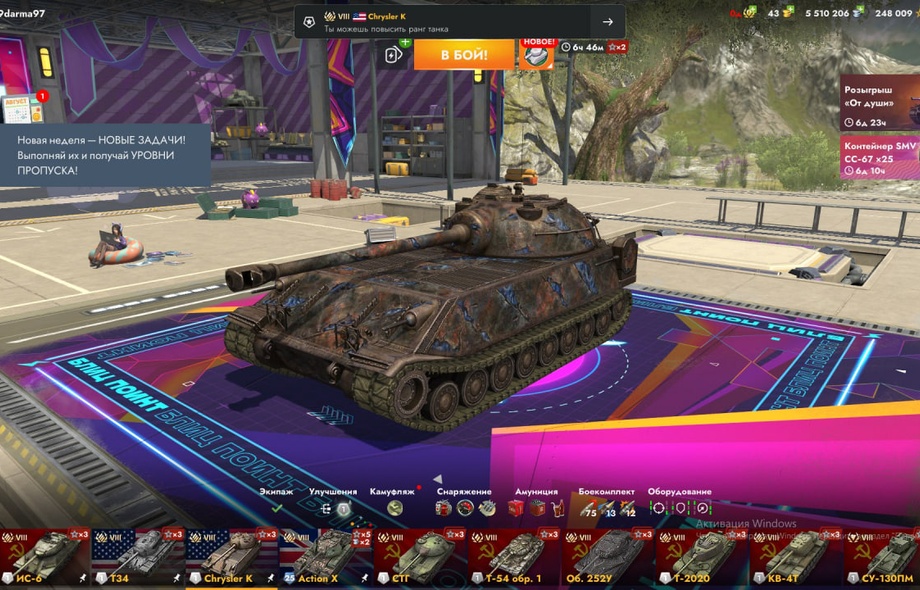This screenshot has width=920, height=590.
Task: Select the ИС-6 tank in the carousel
Action: pos(42,557)
